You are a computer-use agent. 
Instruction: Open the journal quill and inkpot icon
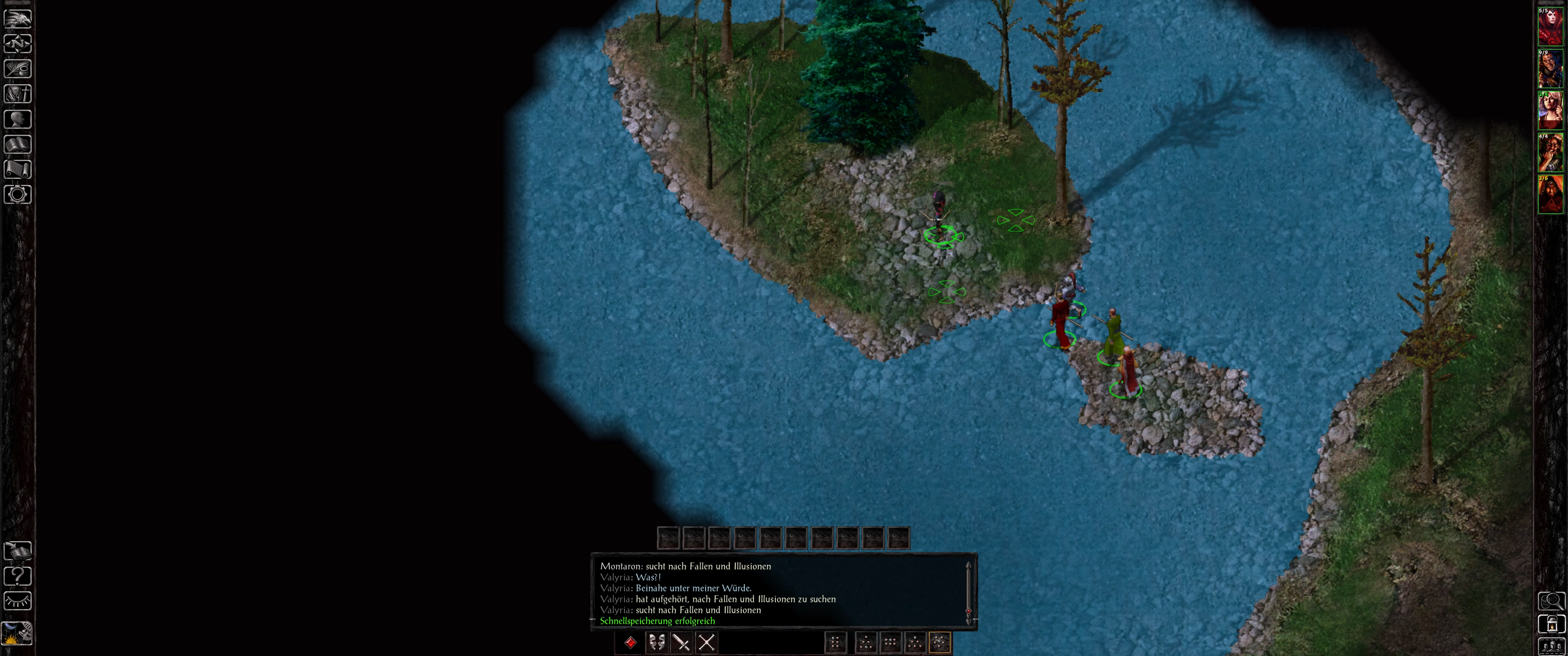click(18, 69)
